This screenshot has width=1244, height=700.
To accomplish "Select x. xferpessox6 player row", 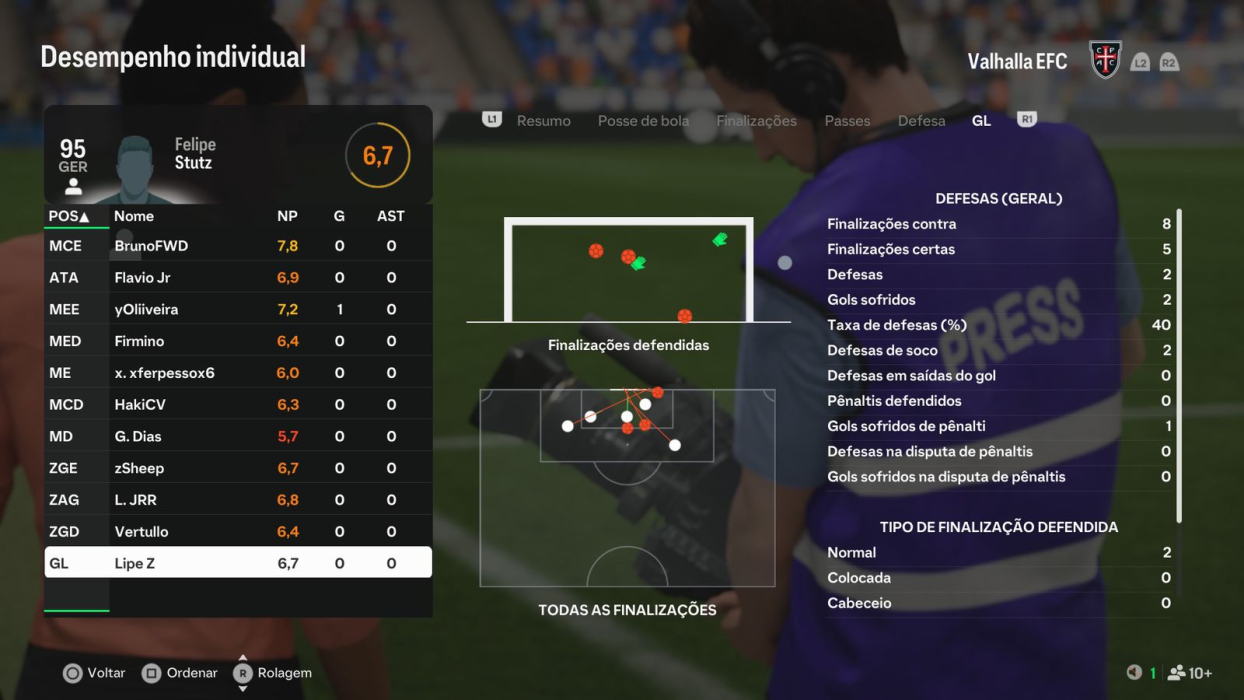I will click(238, 373).
